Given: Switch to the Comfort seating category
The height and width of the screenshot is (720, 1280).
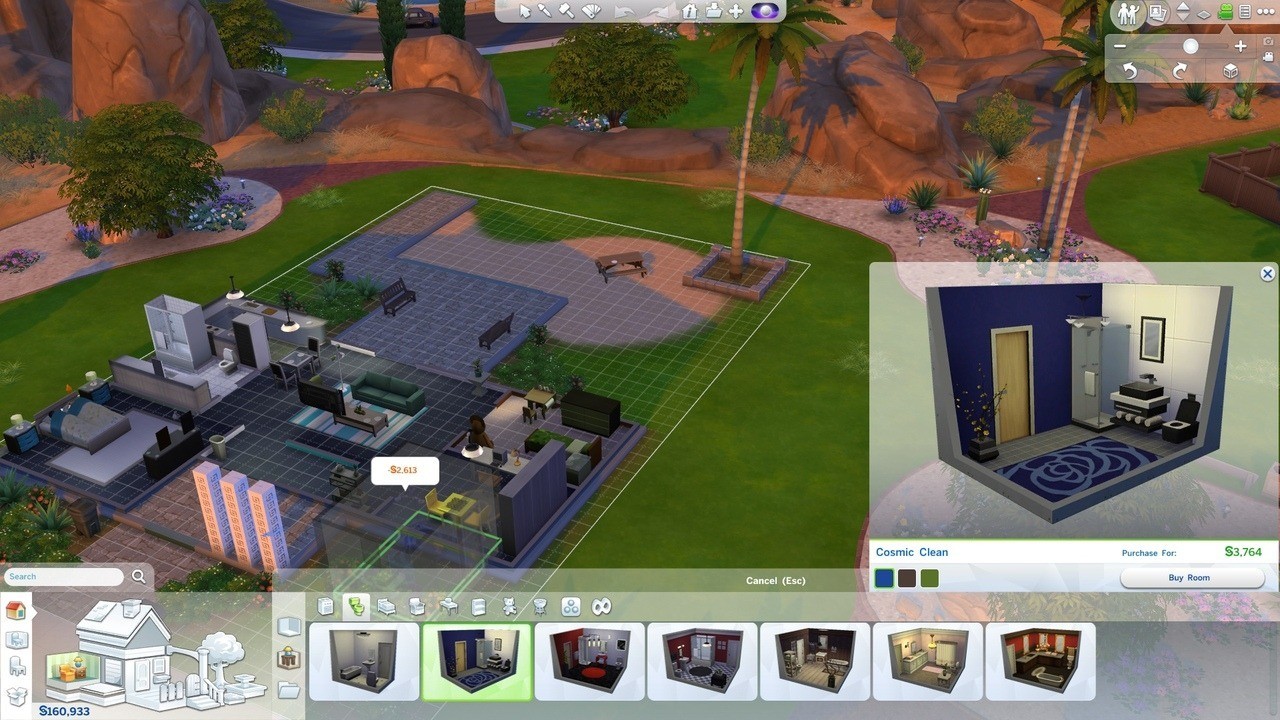Looking at the screenshot, I should (x=417, y=606).
